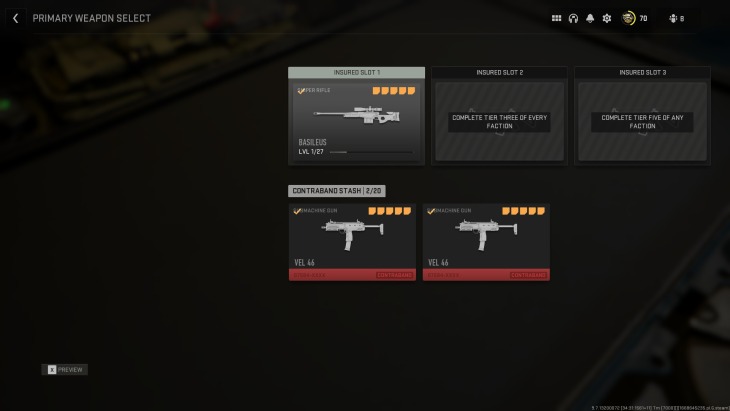Open the player rank badge showing 70

(x=629, y=18)
